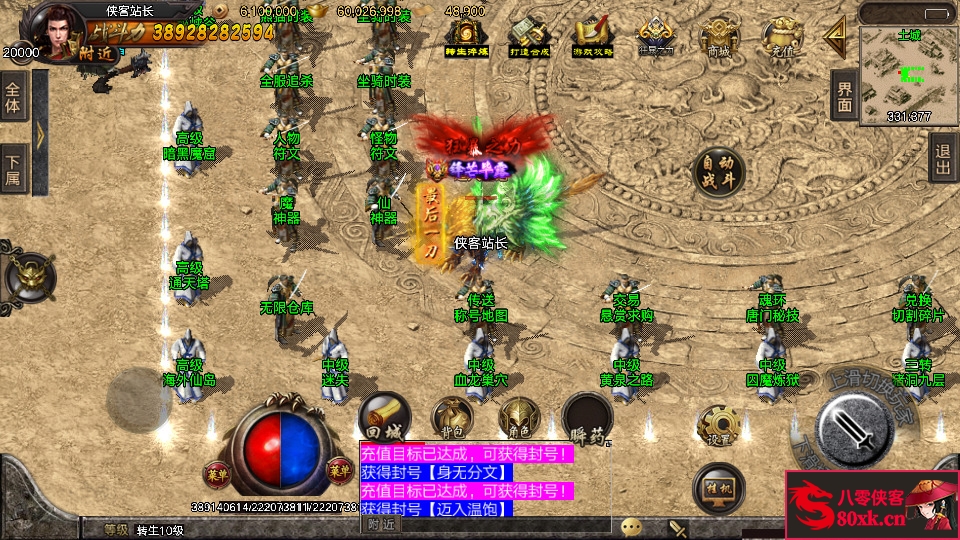Screen dimensions: 960x540
Task: Open the 商城 shop
Action: [718, 38]
